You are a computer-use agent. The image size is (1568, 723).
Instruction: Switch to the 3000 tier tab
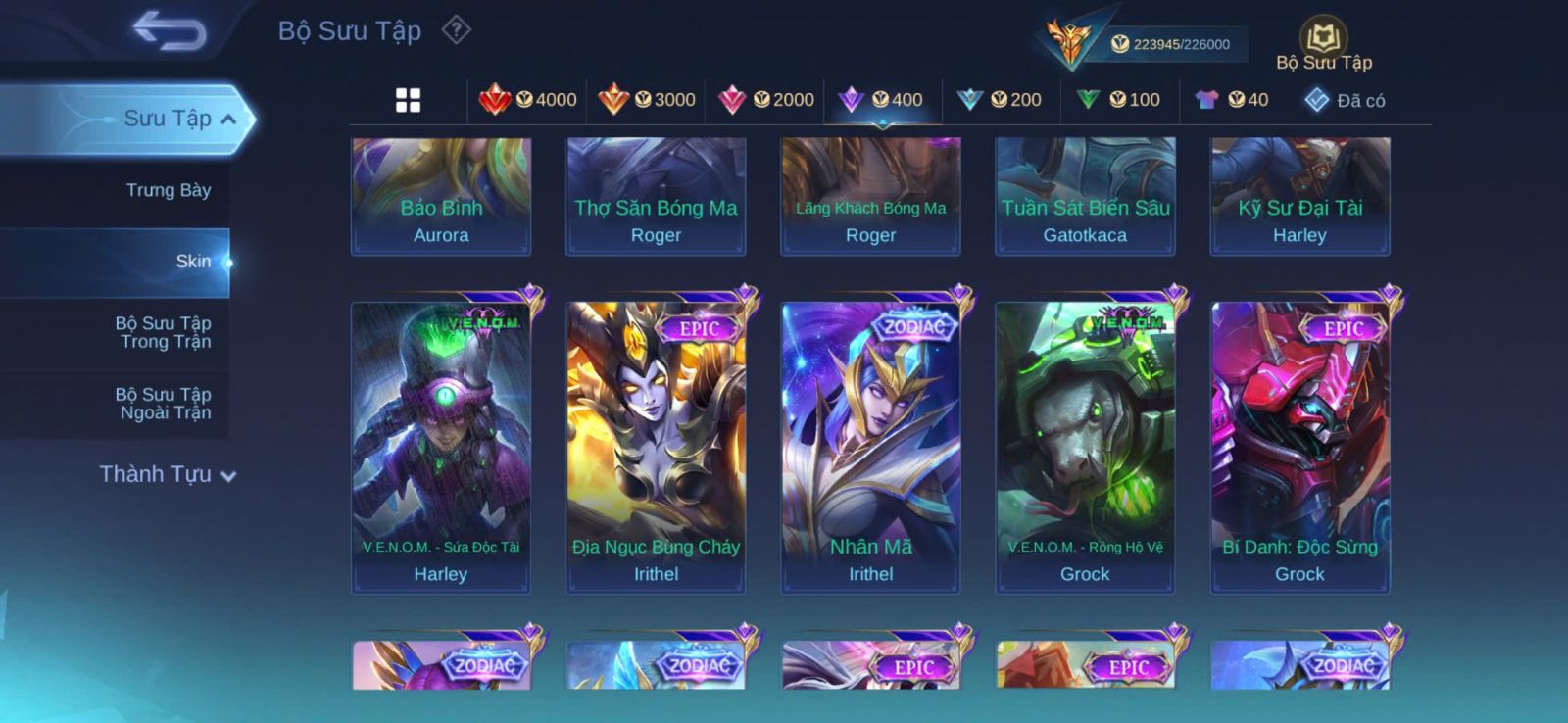click(648, 100)
